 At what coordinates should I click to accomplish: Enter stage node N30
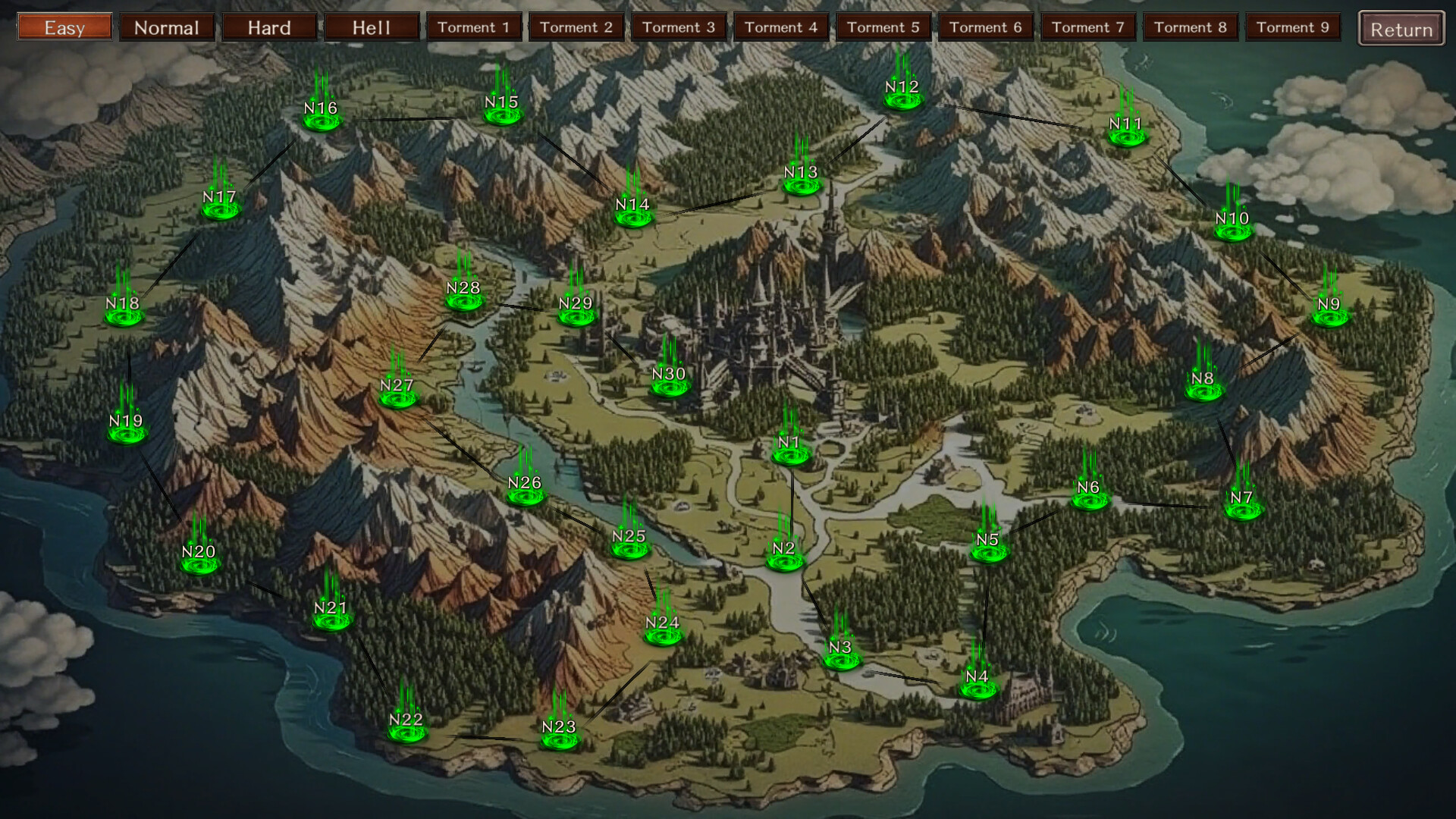coord(669,381)
